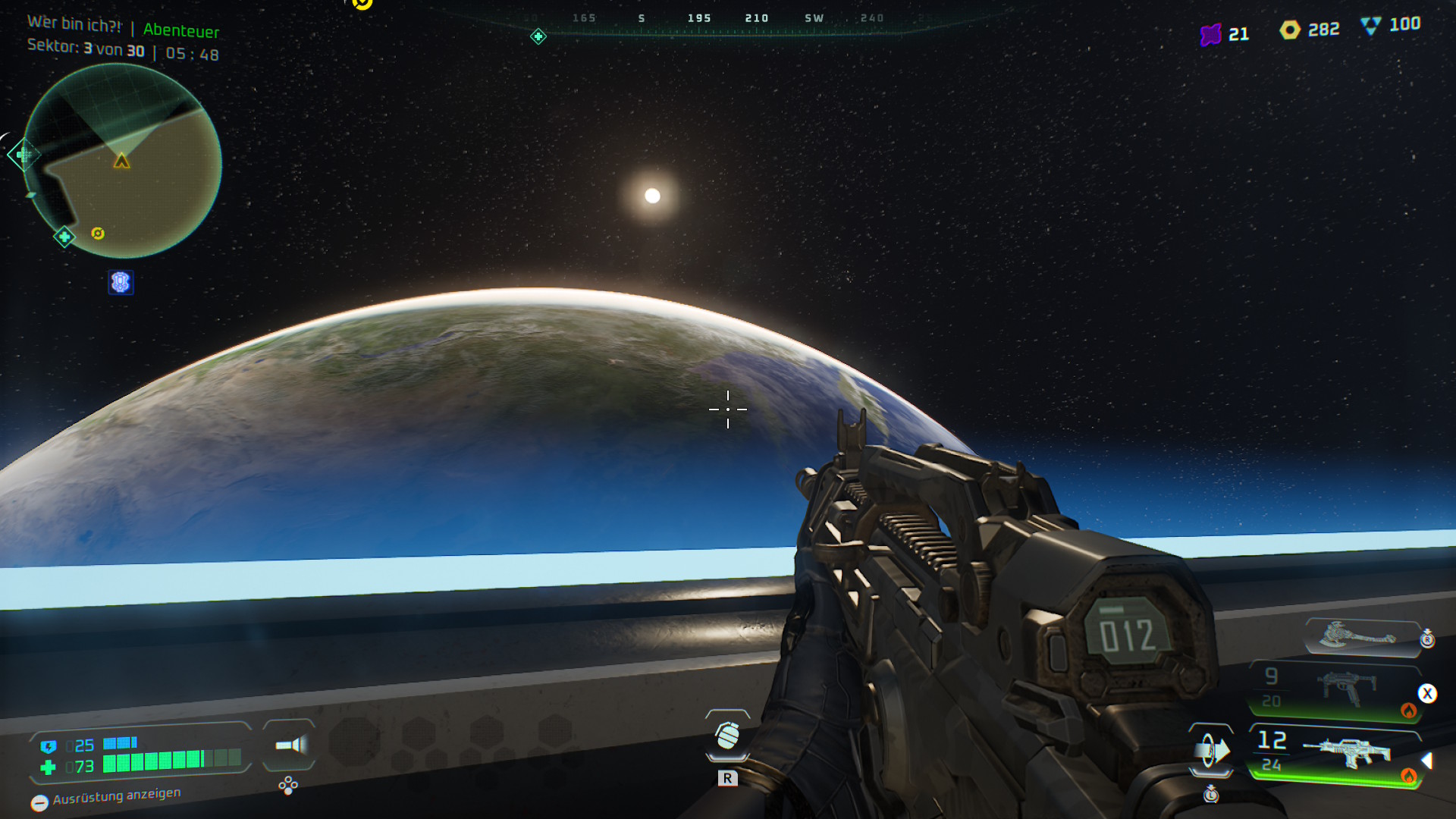
Task: Click the purple currency icon
Action: (1210, 34)
